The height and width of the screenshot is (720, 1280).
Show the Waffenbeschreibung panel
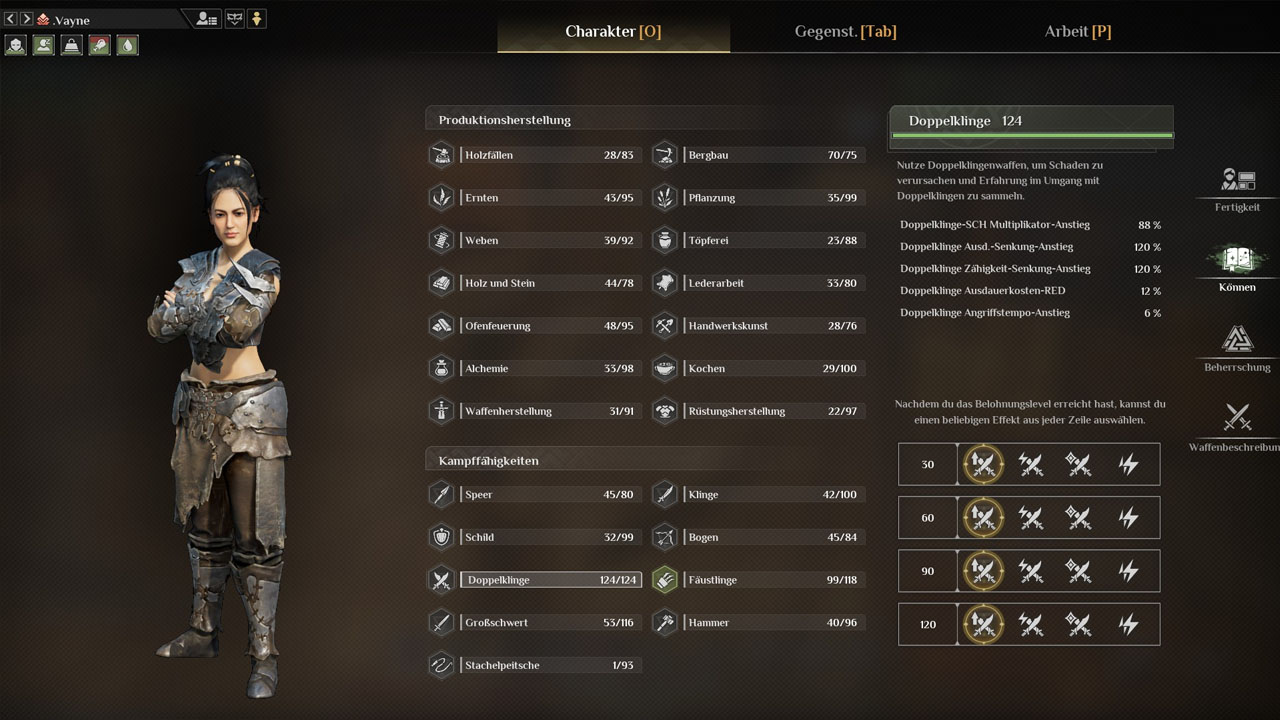pyautogui.click(x=1237, y=426)
